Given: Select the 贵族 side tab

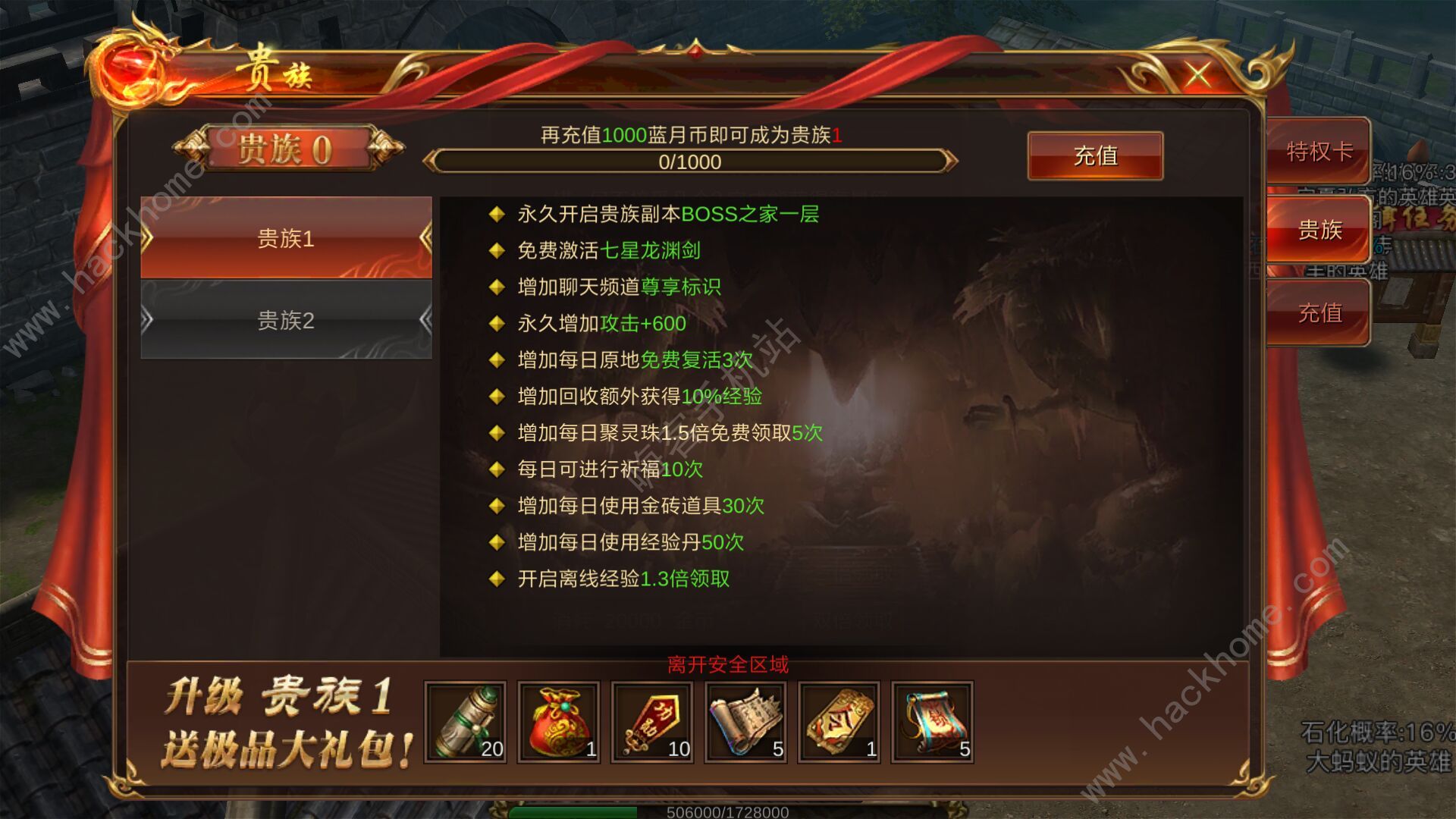Looking at the screenshot, I should [x=1318, y=230].
